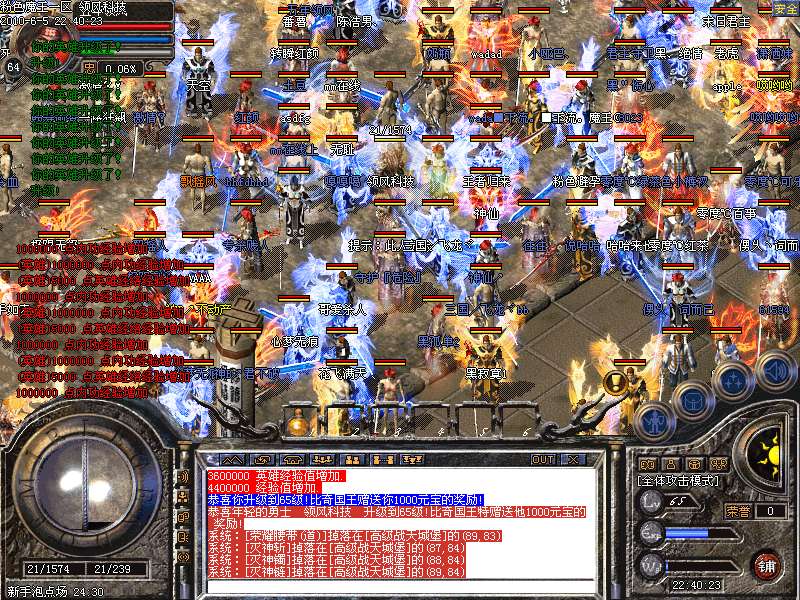This screenshot has width=800, height=600.
Task: Click the sun day-night dial
Action: [x=771, y=457]
